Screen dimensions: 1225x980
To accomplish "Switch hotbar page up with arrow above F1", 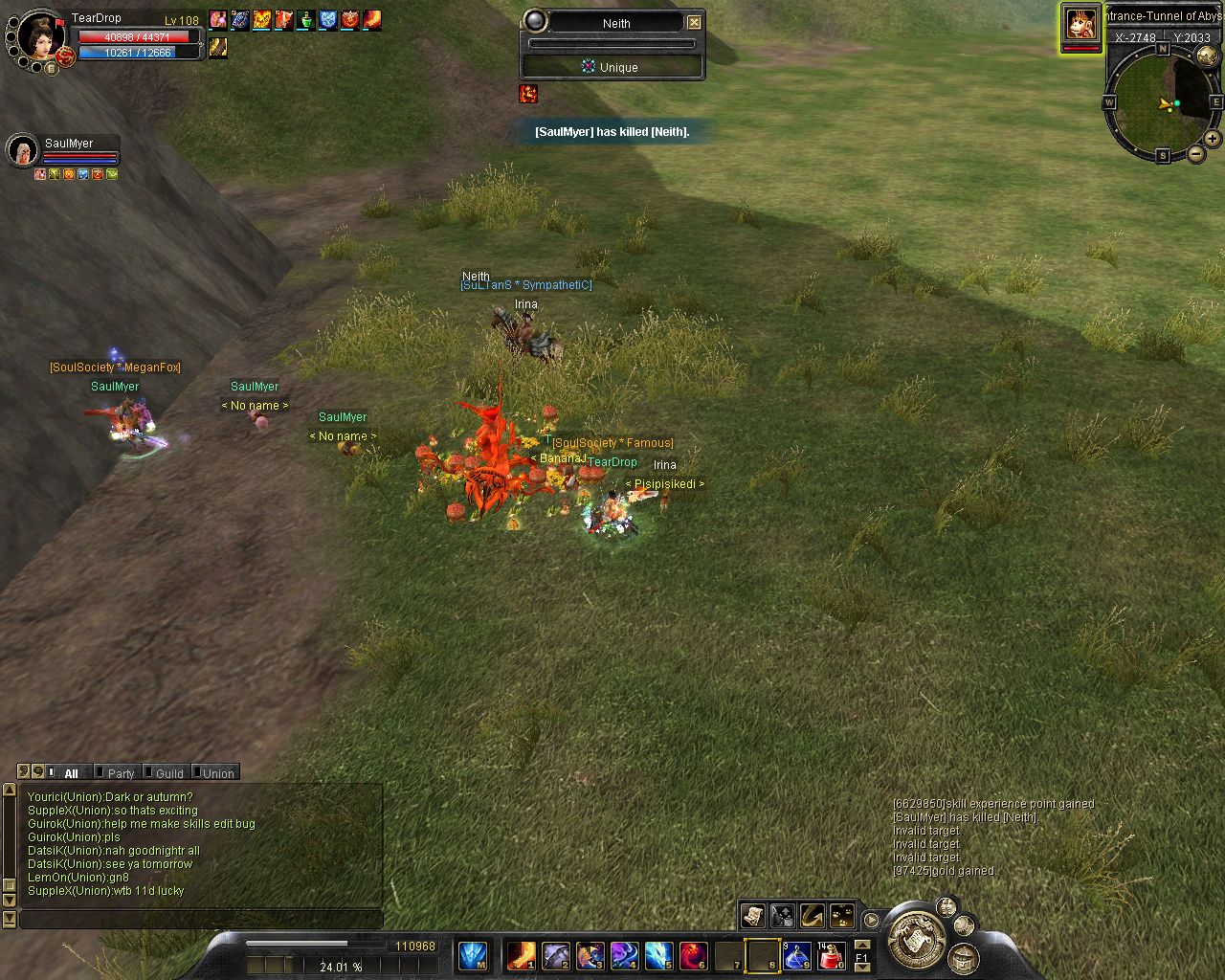I will click(x=861, y=945).
